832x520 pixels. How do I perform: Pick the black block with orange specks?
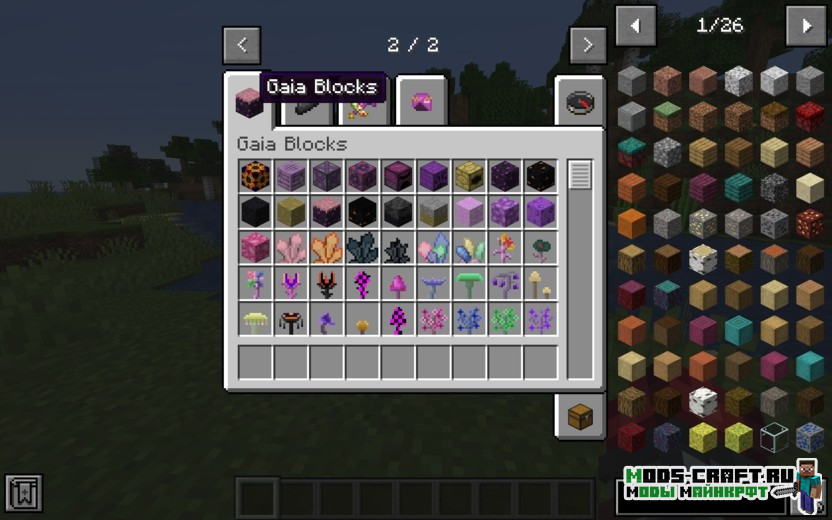pyautogui.click(x=541, y=176)
